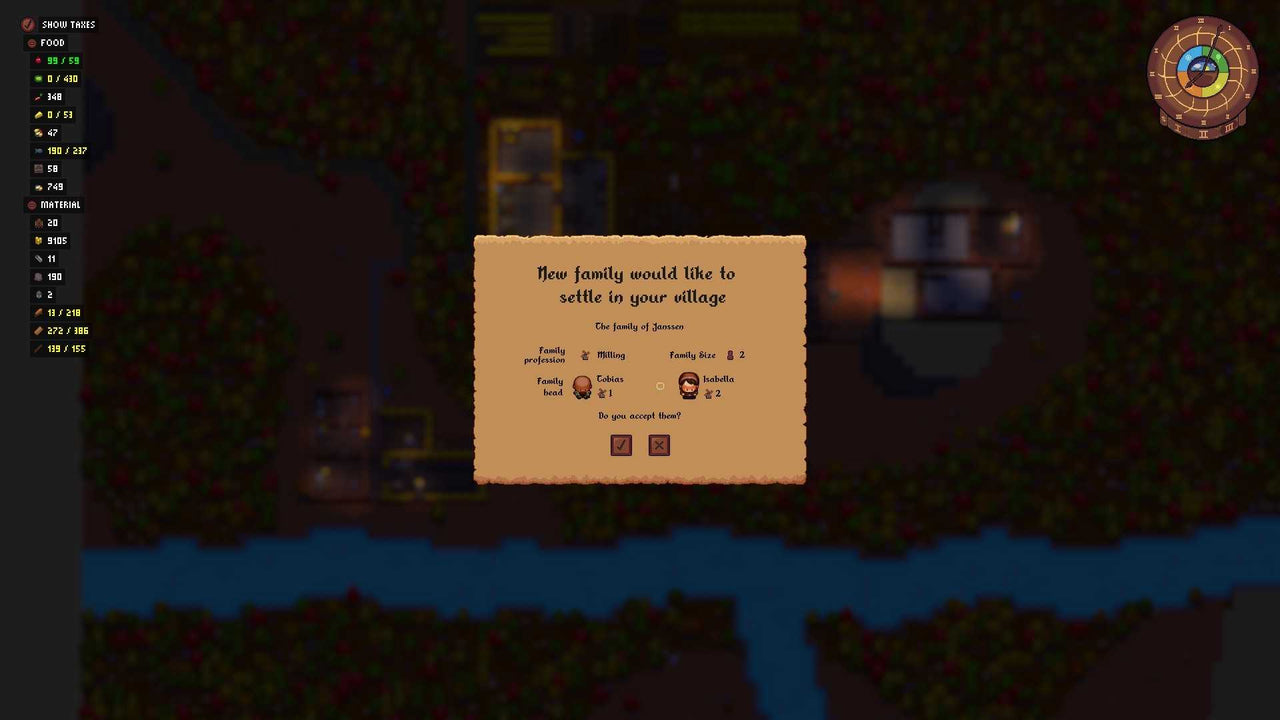Click the Milling profession icon in the dialog
The image size is (1280, 720).
coord(585,355)
